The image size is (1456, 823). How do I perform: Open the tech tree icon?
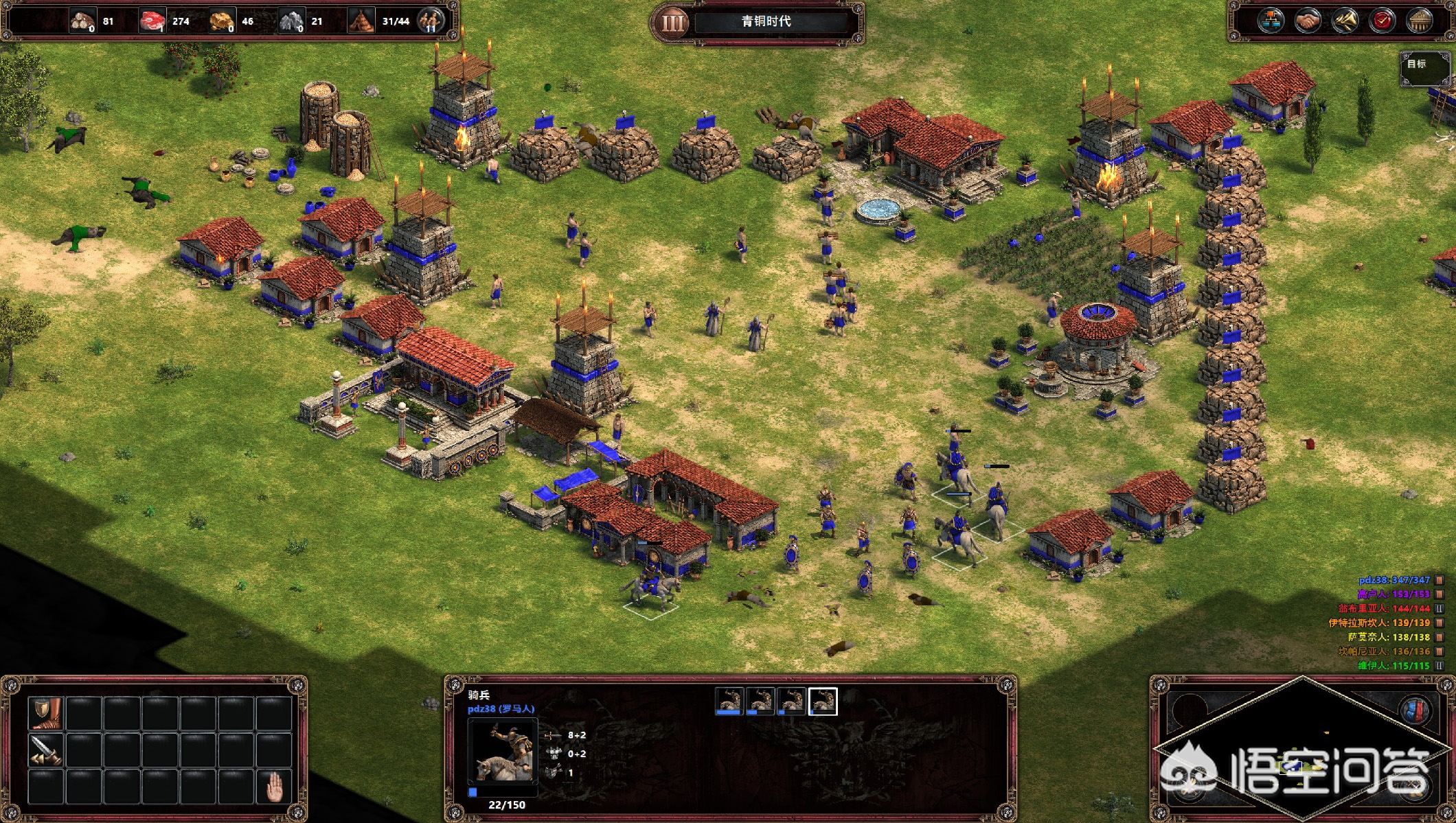pyautogui.click(x=1271, y=21)
